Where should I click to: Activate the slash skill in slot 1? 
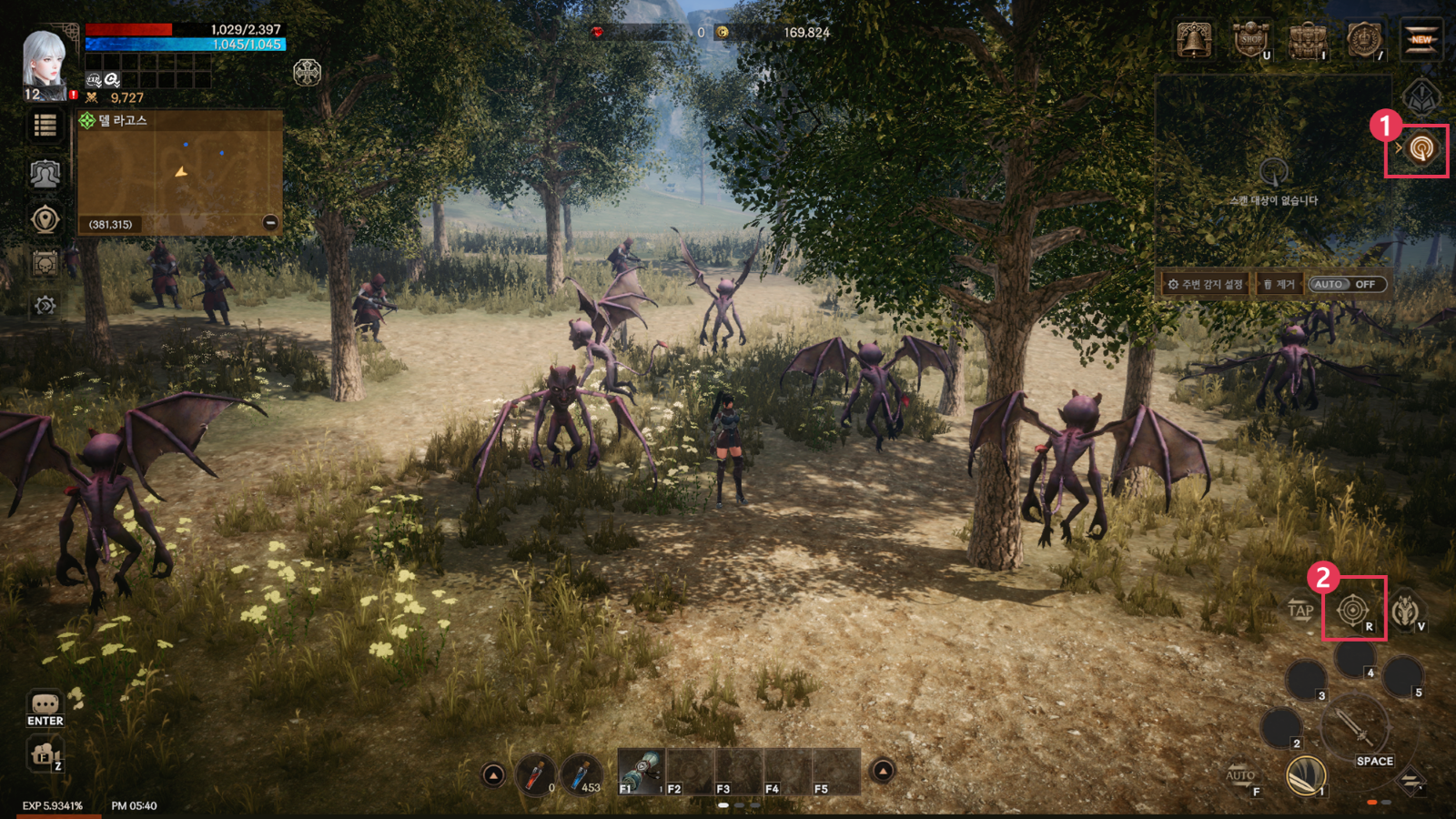(x=1306, y=776)
